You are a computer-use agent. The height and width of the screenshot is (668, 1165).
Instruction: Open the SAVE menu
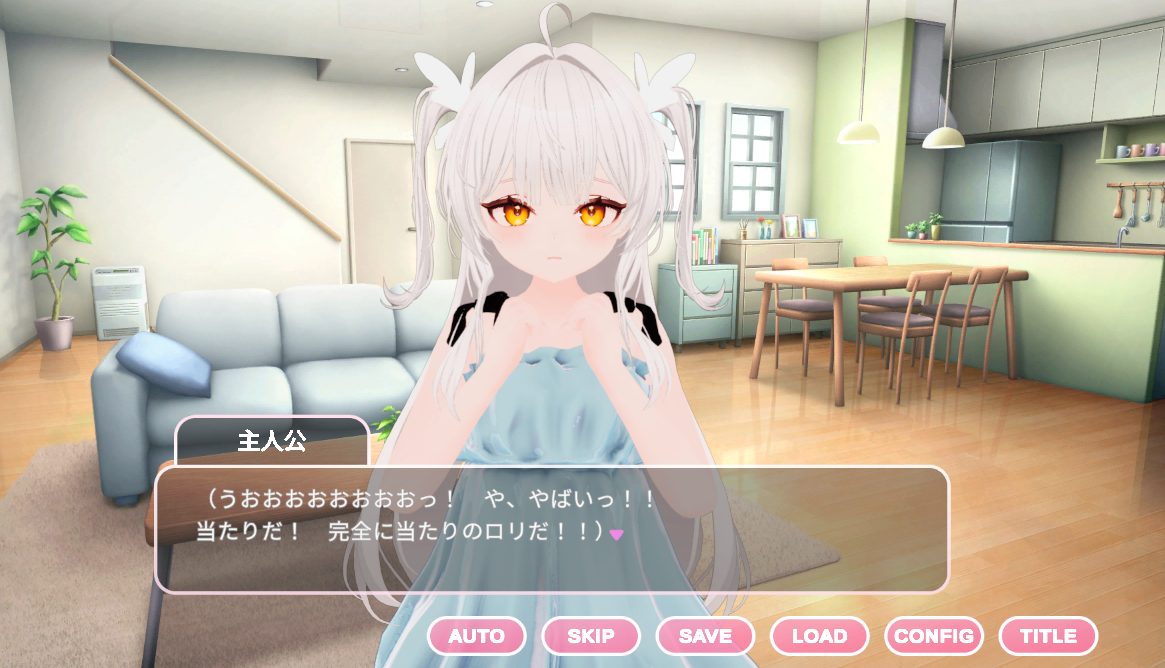(705, 636)
